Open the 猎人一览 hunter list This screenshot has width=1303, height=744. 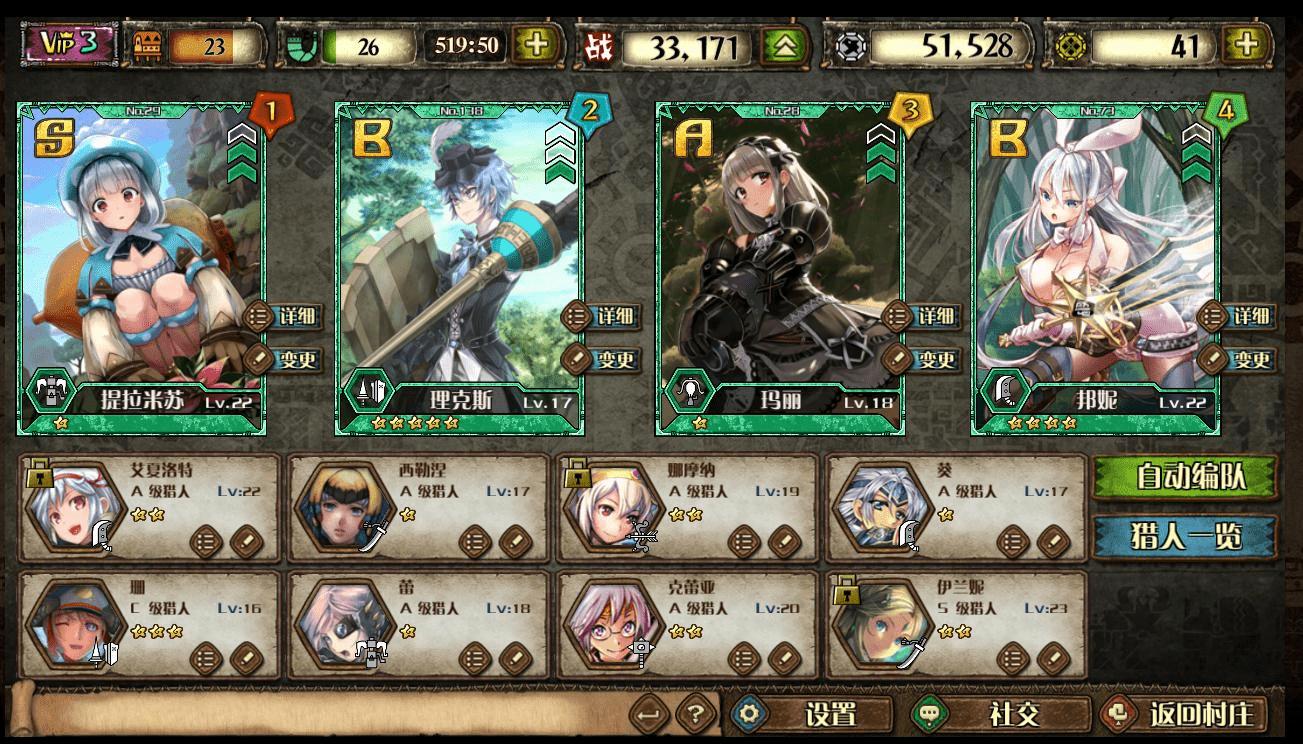point(1184,537)
